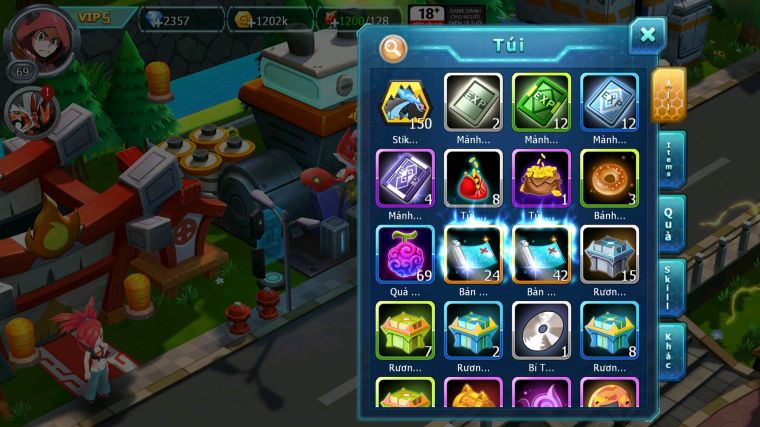760x427 pixels.
Task: Open the Quà tab
Action: click(670, 221)
